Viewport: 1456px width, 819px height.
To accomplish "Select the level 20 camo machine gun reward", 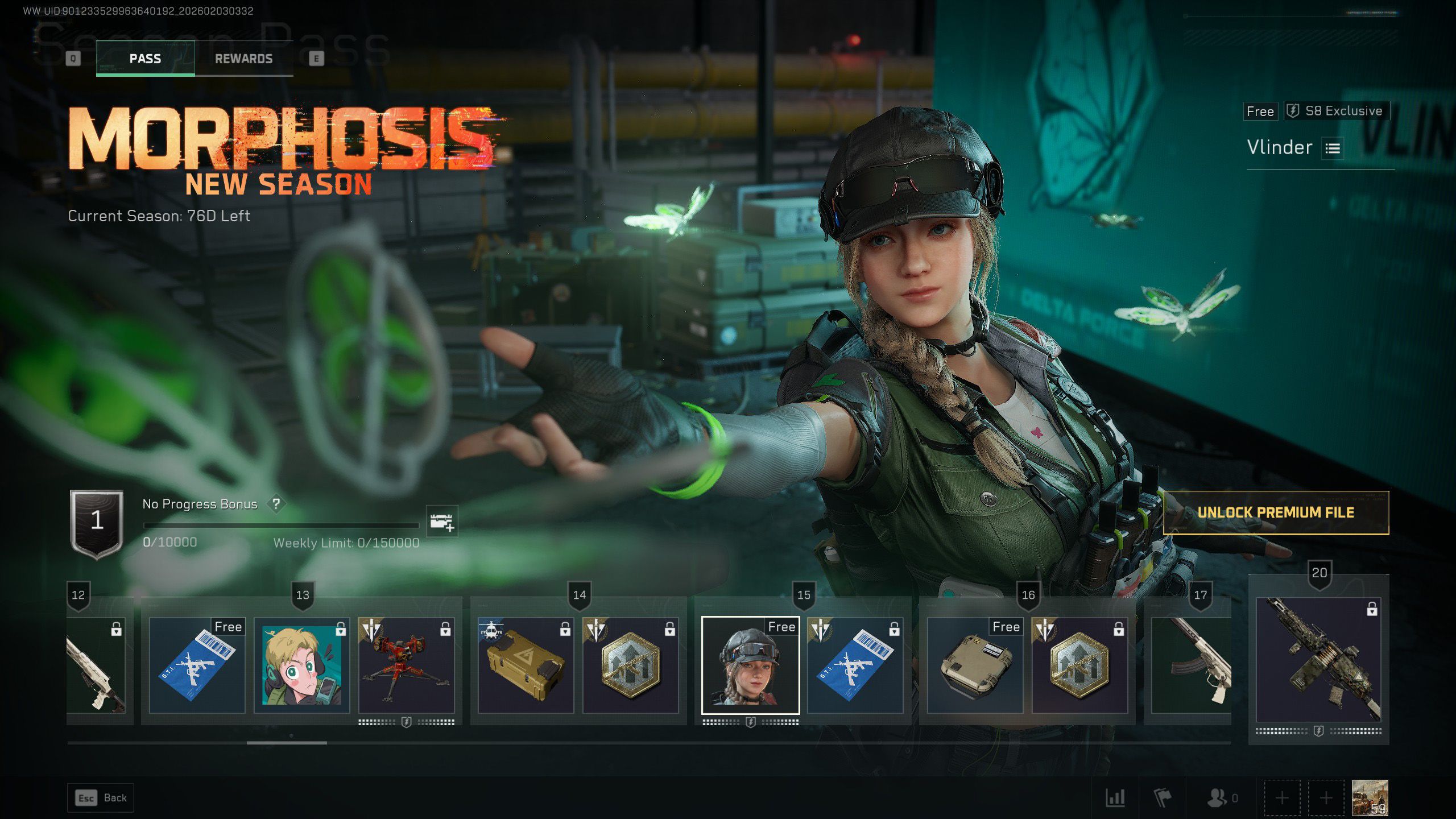I will pos(1318,660).
